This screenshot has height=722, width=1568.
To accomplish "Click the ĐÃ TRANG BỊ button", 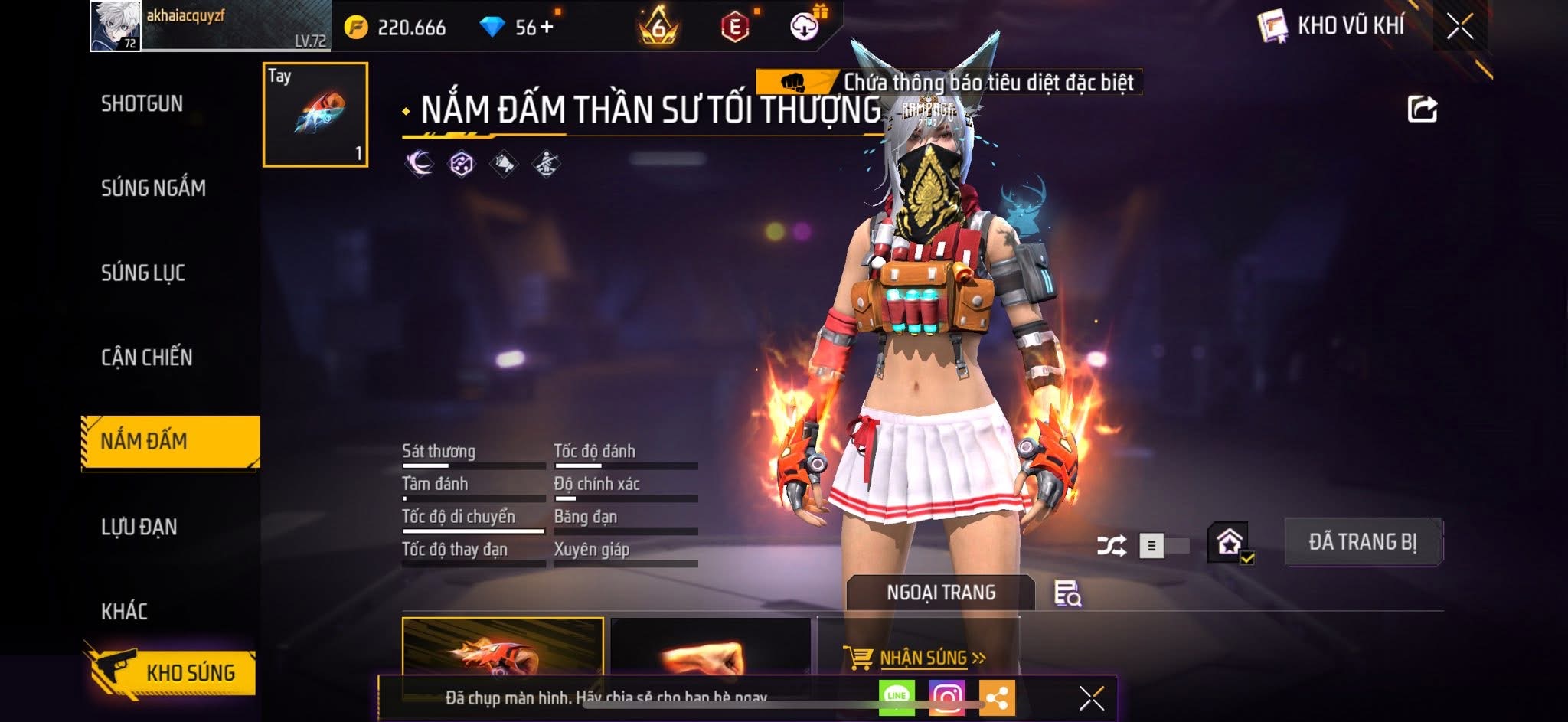I will click(x=1362, y=542).
